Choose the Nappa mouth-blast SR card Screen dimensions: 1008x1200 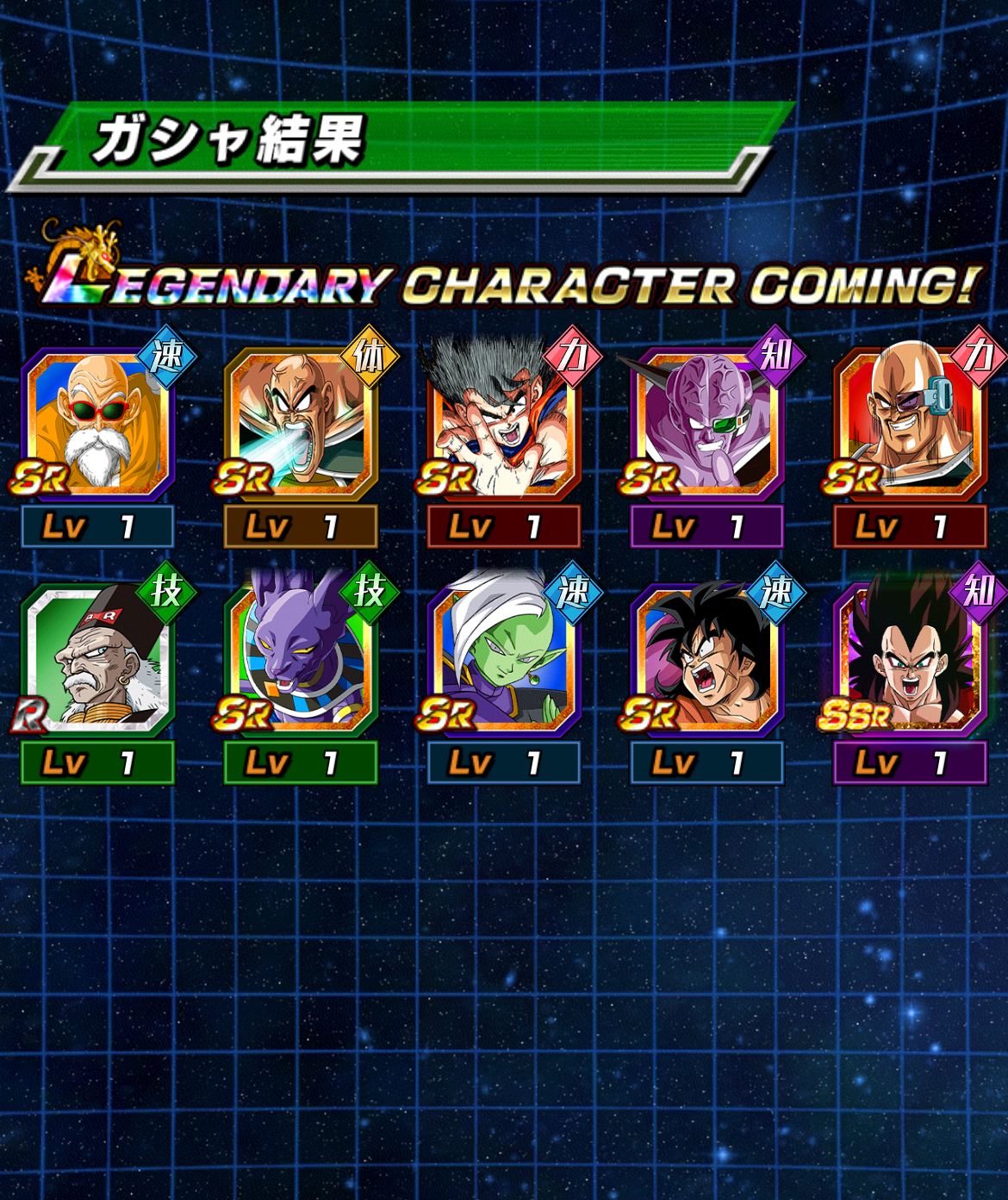tap(301, 424)
